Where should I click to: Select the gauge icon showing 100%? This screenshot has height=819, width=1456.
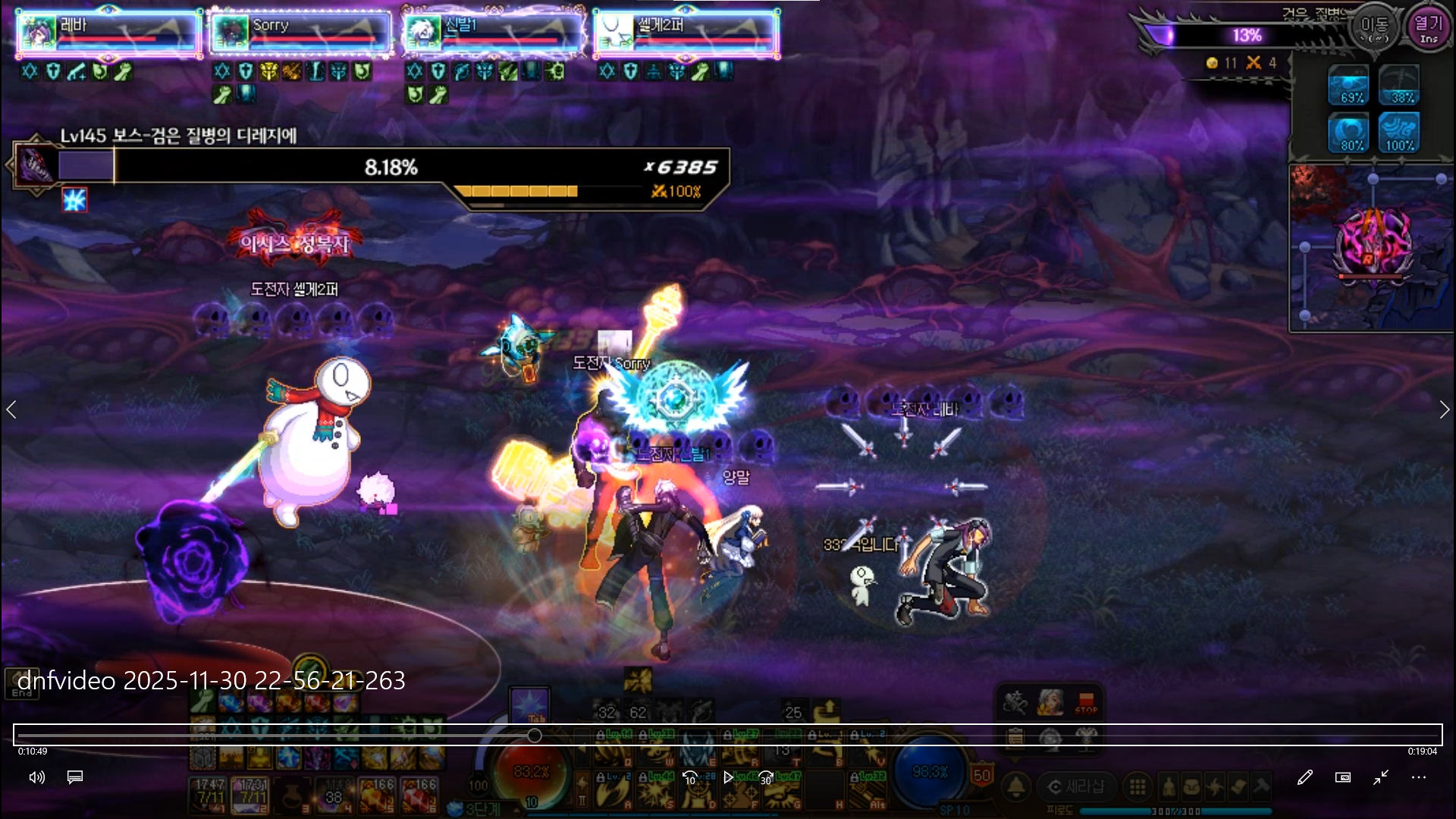point(1399,133)
